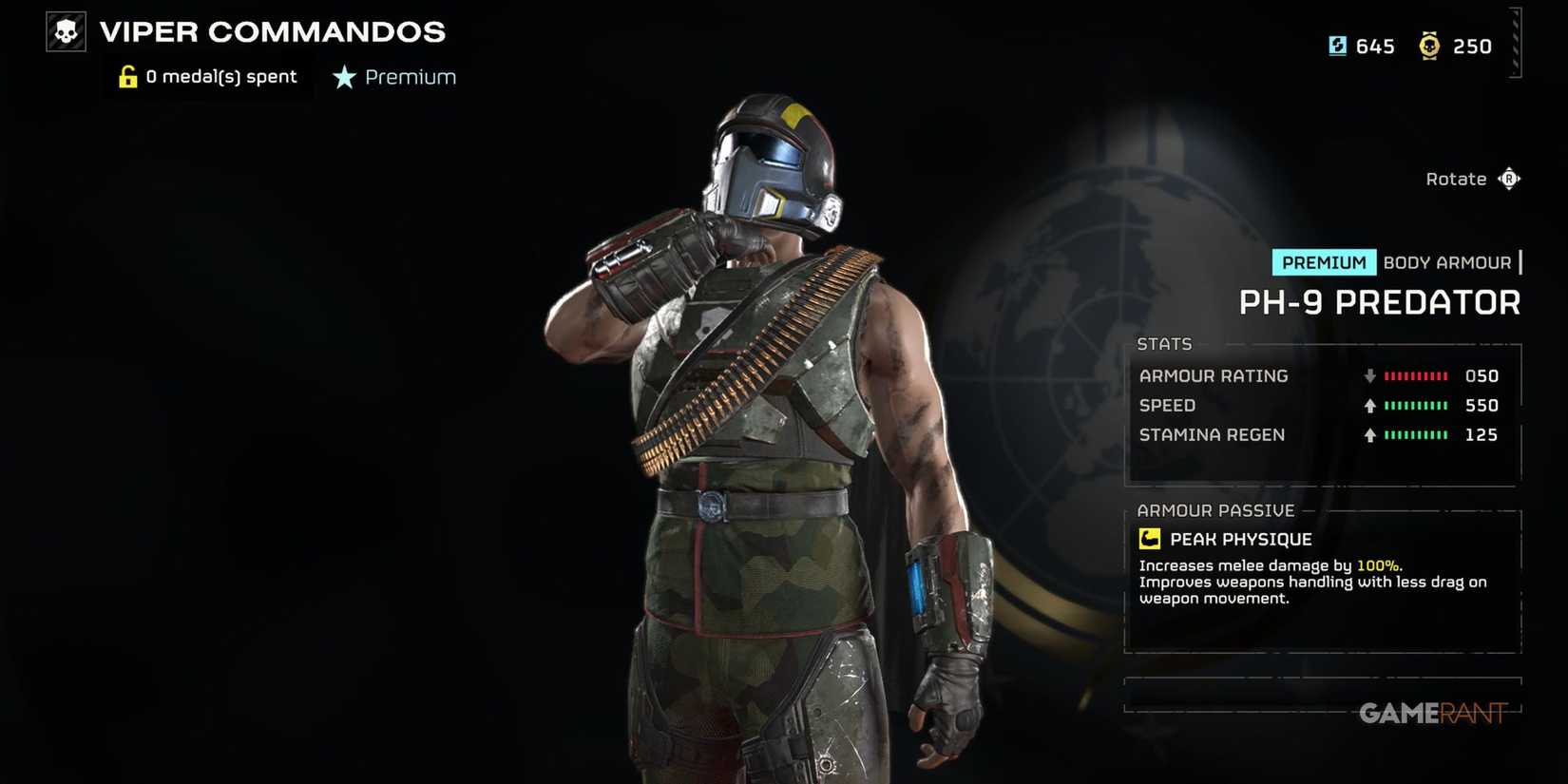Toggle the PREMIUM tag on body armour
Viewport: 1568px width, 784px height.
(1324, 262)
